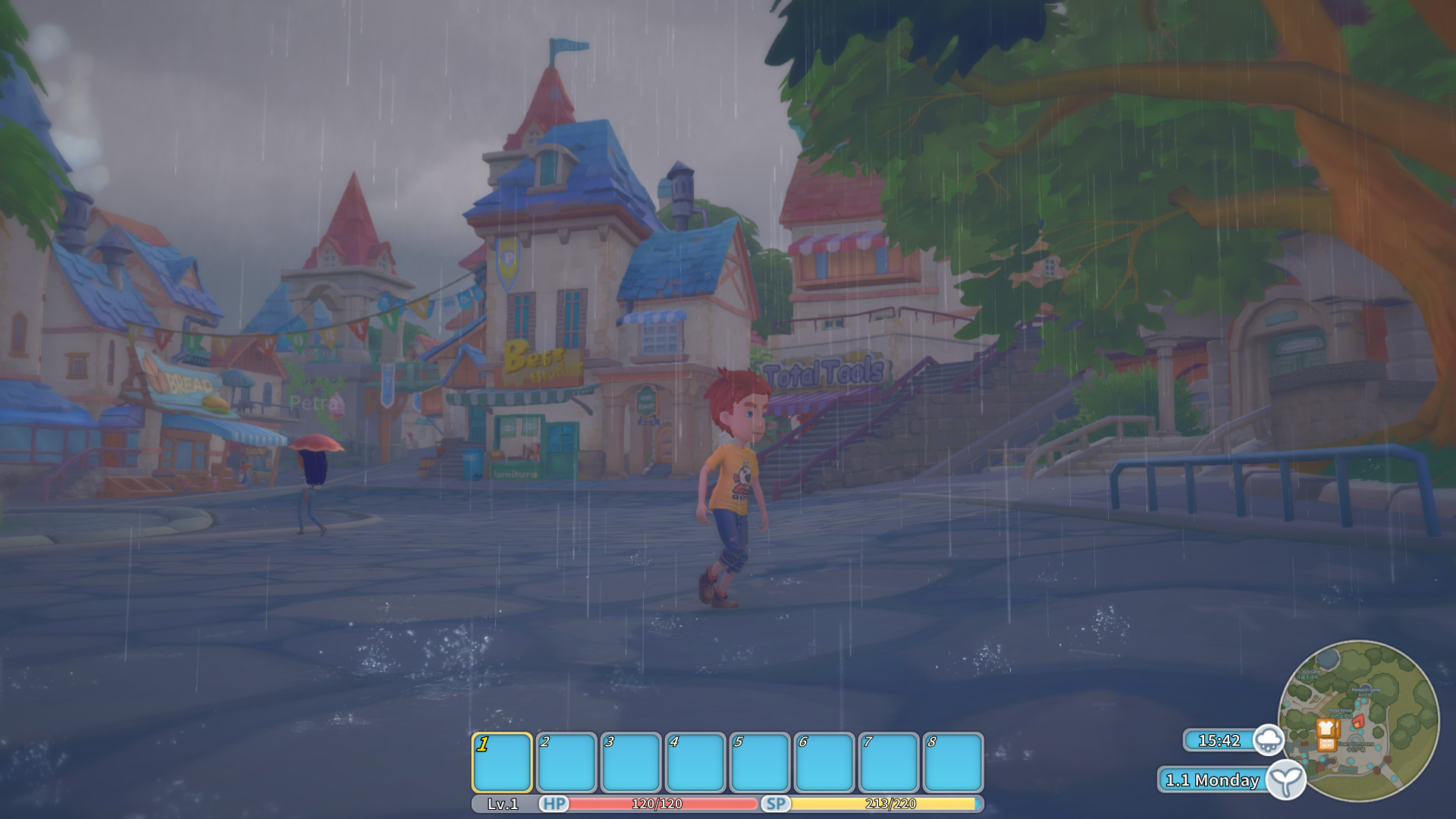Click the furniture store icon on the minimap

tap(1326, 745)
